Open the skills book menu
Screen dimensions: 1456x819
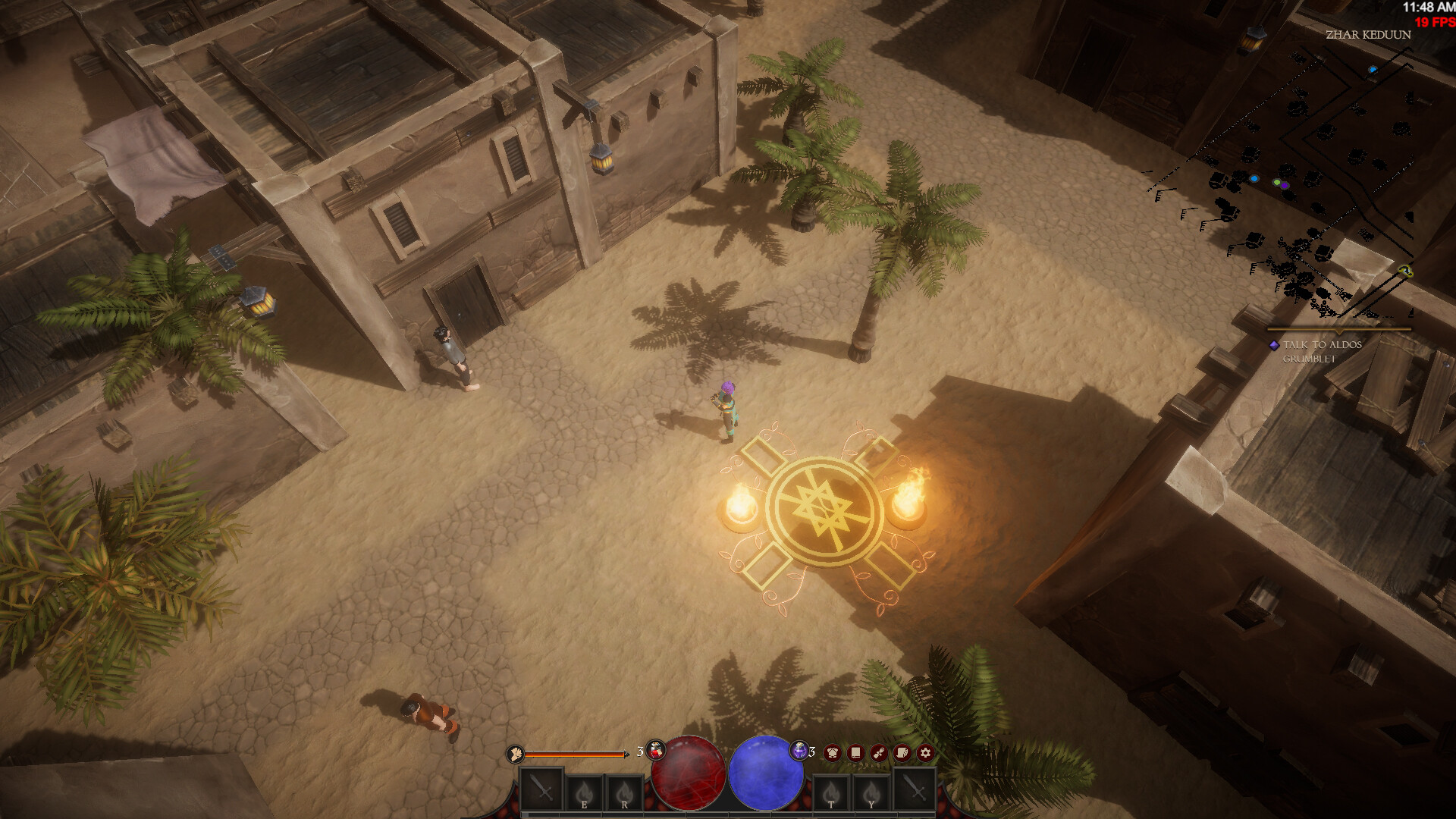pyautogui.click(x=855, y=752)
